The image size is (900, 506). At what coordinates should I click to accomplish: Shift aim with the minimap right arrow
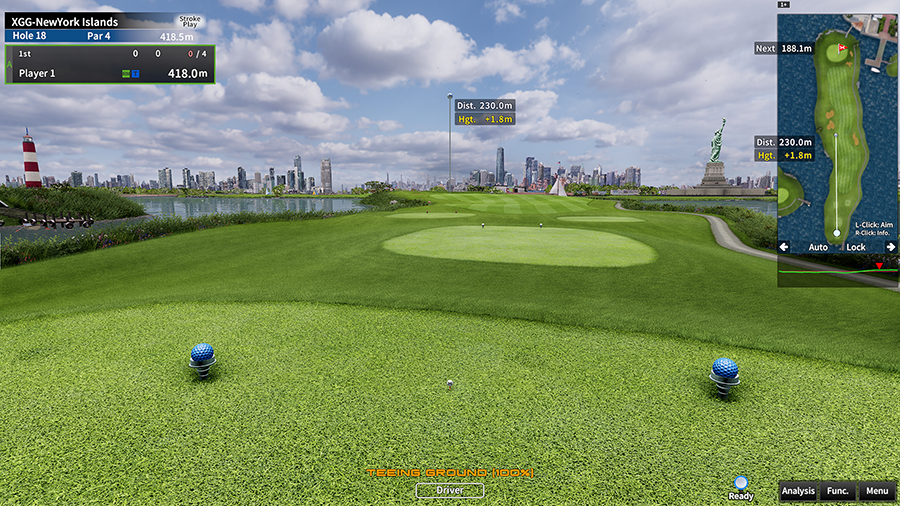pos(890,246)
